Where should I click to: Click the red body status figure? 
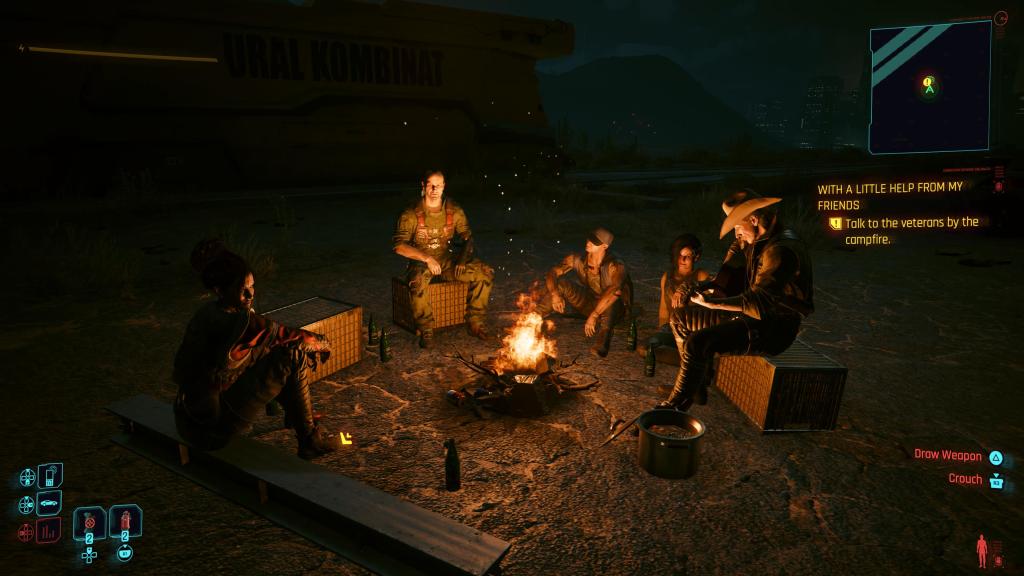coord(981,549)
